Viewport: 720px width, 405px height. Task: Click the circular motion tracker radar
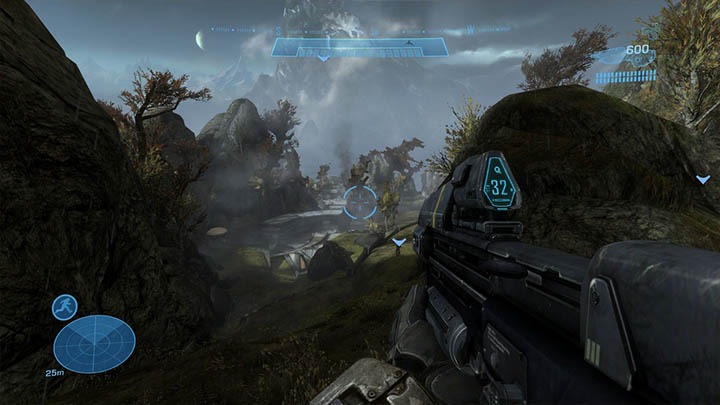coord(95,345)
